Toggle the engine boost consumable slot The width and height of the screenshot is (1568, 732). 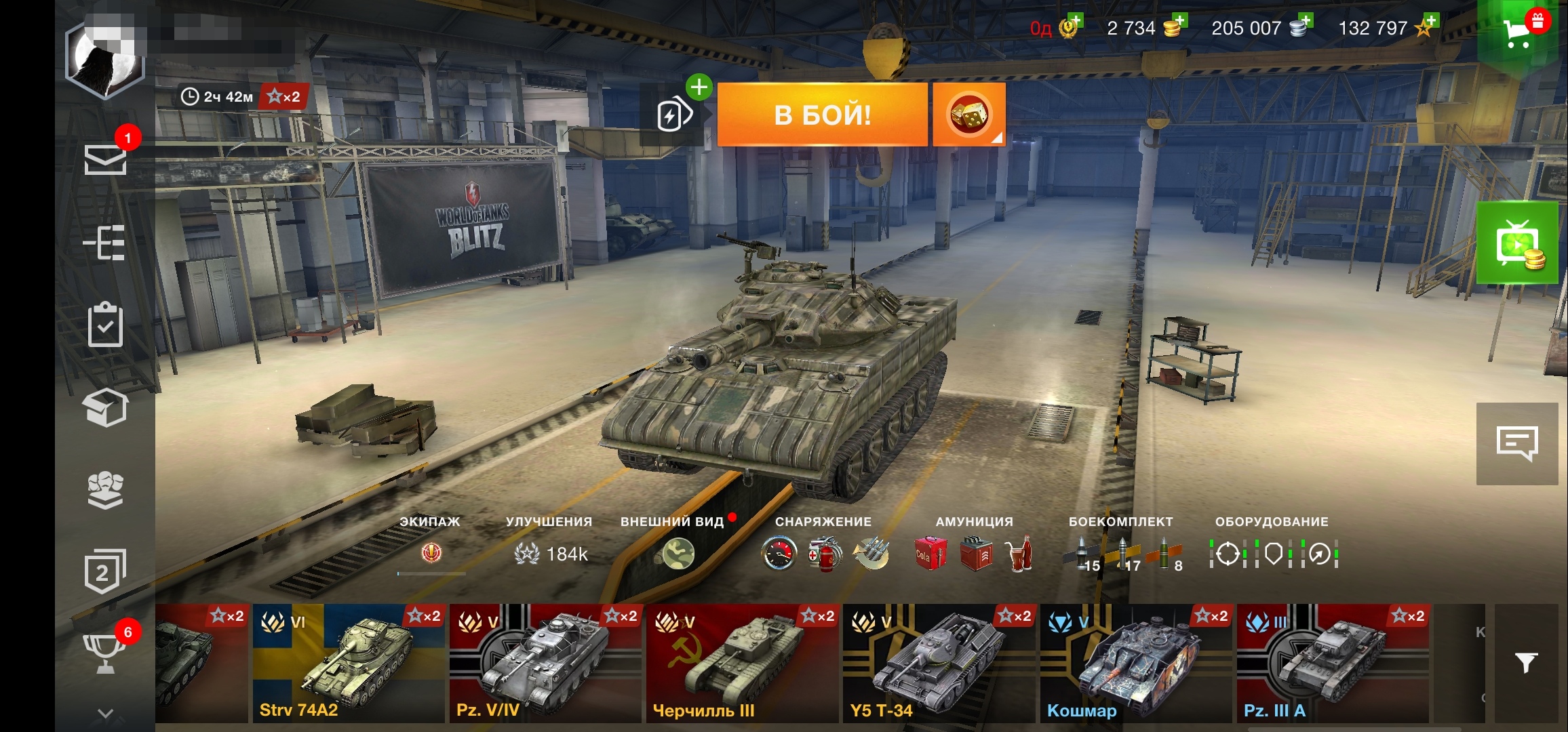click(780, 552)
